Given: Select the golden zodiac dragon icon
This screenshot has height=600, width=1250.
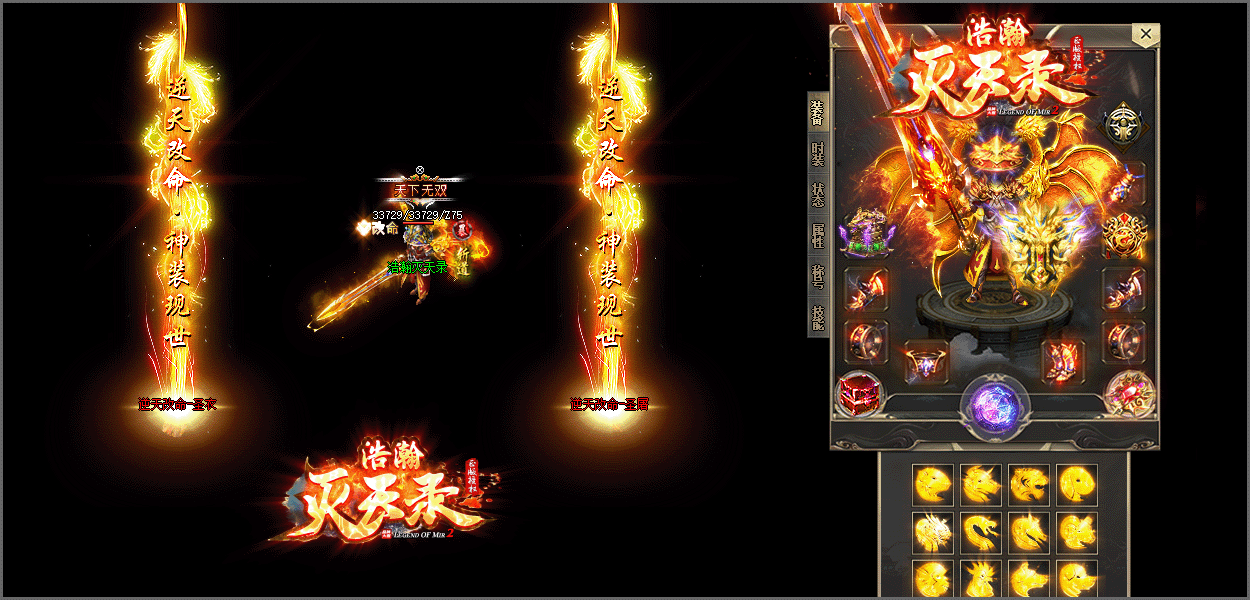Looking at the screenshot, I should coord(932,532).
